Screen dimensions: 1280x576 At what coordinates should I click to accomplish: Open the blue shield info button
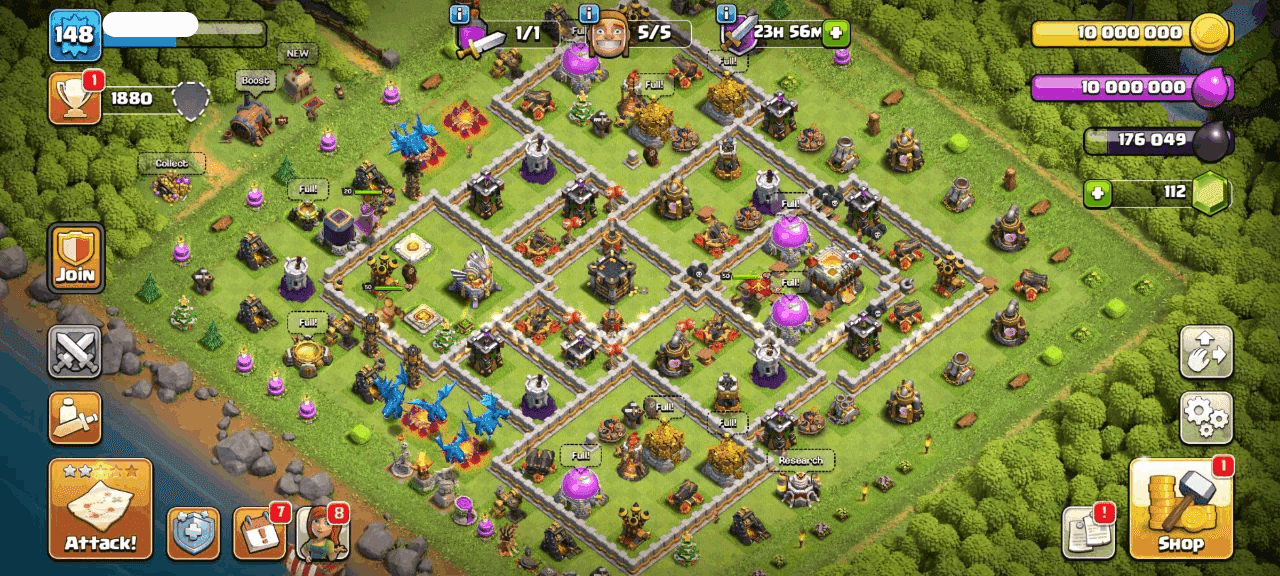click(x=193, y=533)
